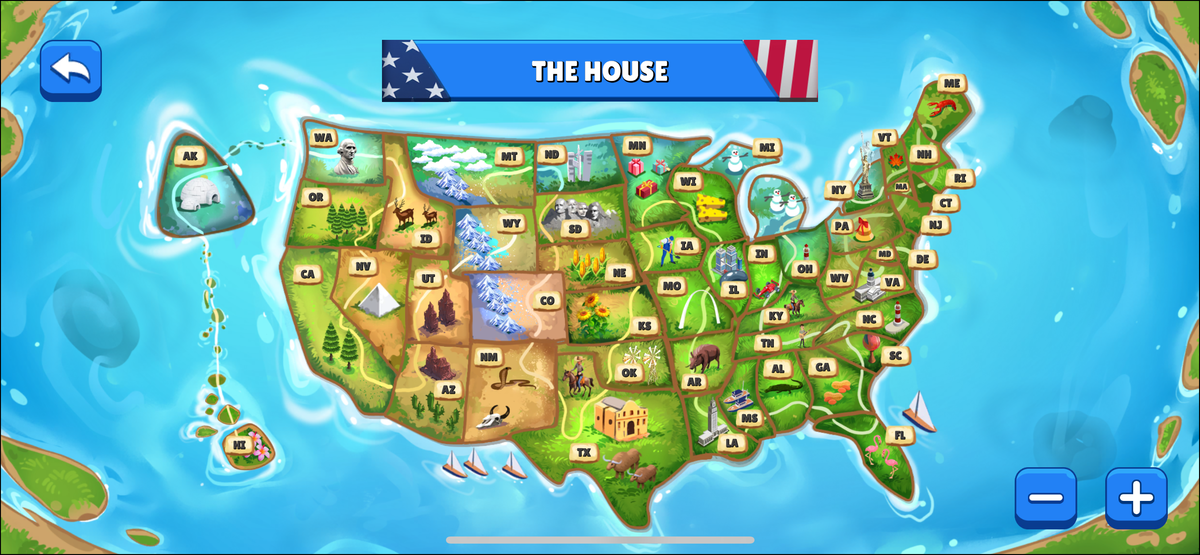Pick the NM state label
The height and width of the screenshot is (555, 1200).
point(489,357)
